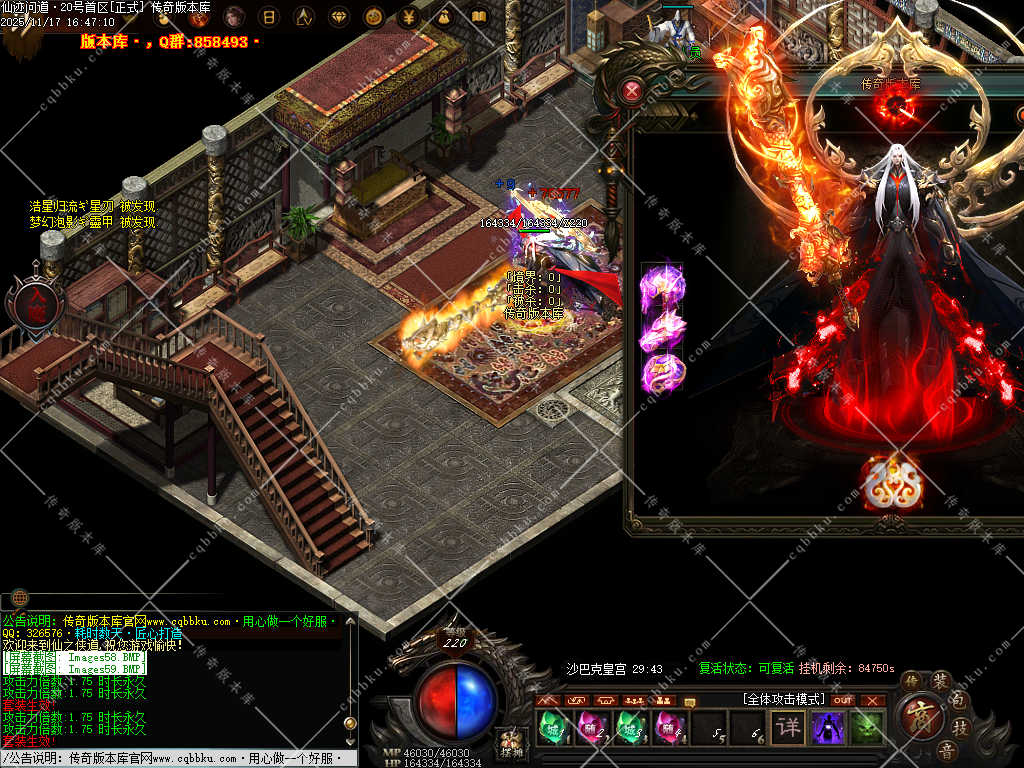The height and width of the screenshot is (768, 1024).
Task: Open the diamond icon in top bar
Action: (338, 17)
